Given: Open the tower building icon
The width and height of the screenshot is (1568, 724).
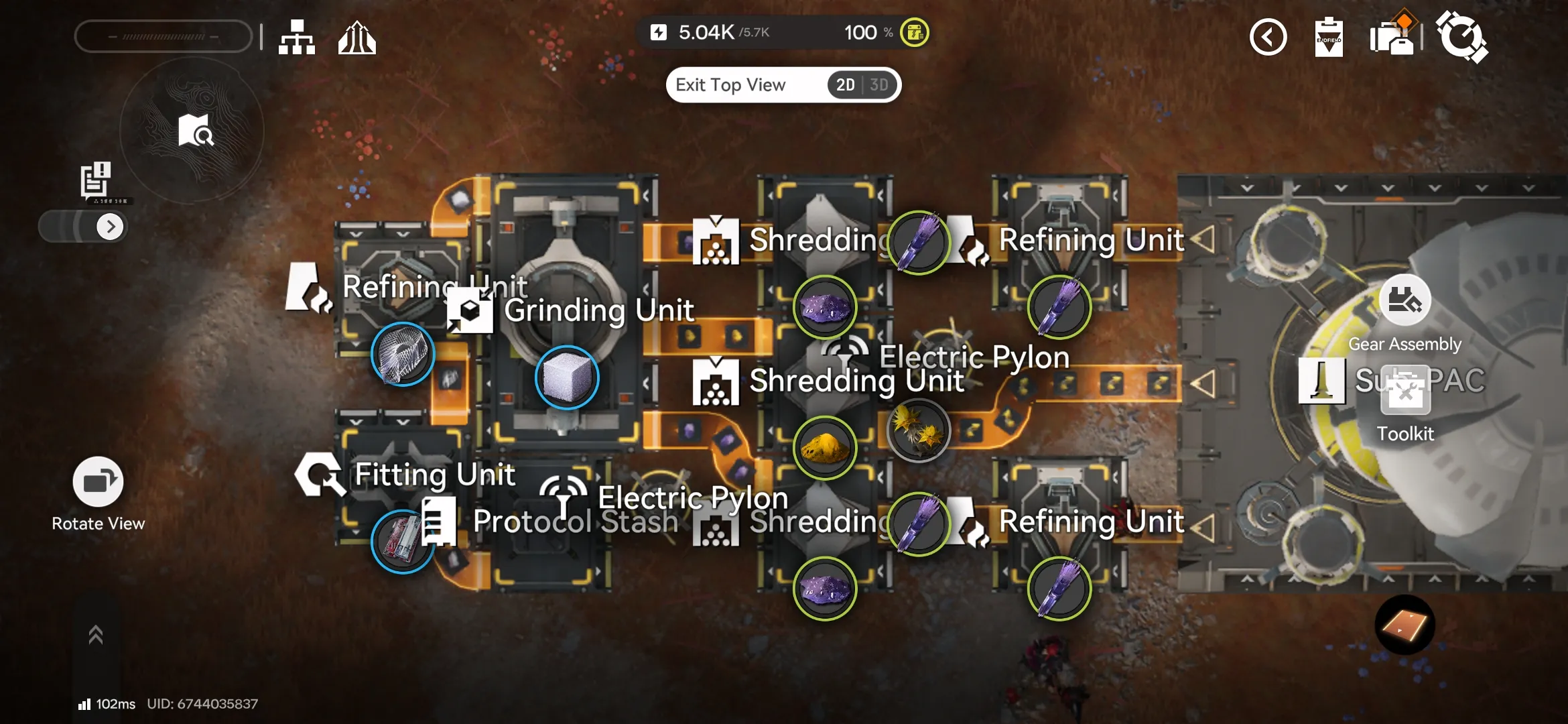Looking at the screenshot, I should (x=356, y=37).
